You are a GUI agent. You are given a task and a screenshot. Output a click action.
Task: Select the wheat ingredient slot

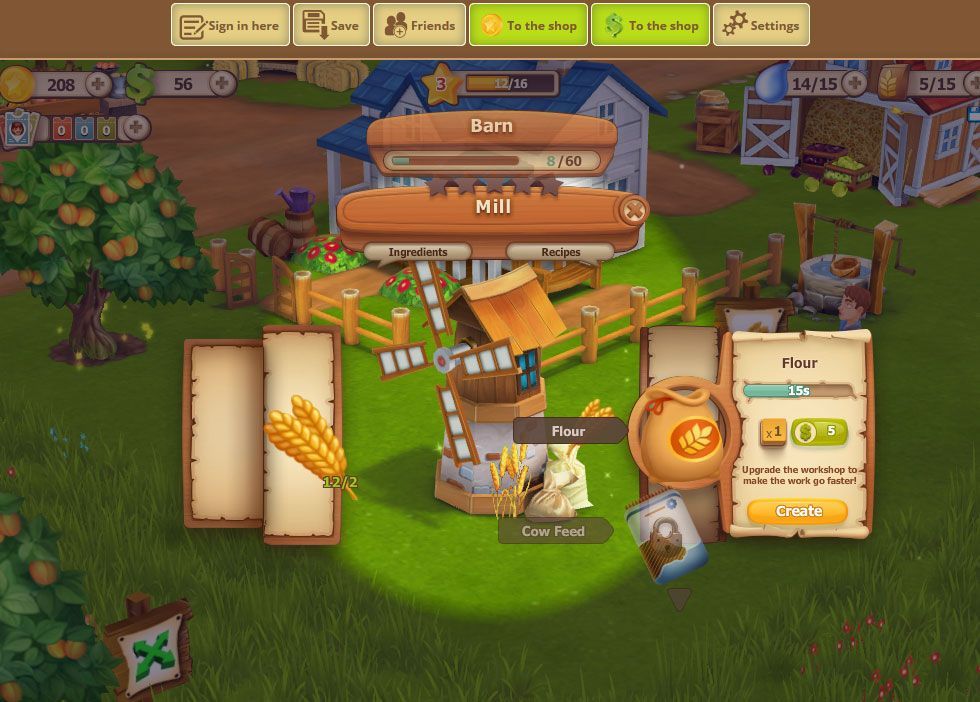[302, 438]
